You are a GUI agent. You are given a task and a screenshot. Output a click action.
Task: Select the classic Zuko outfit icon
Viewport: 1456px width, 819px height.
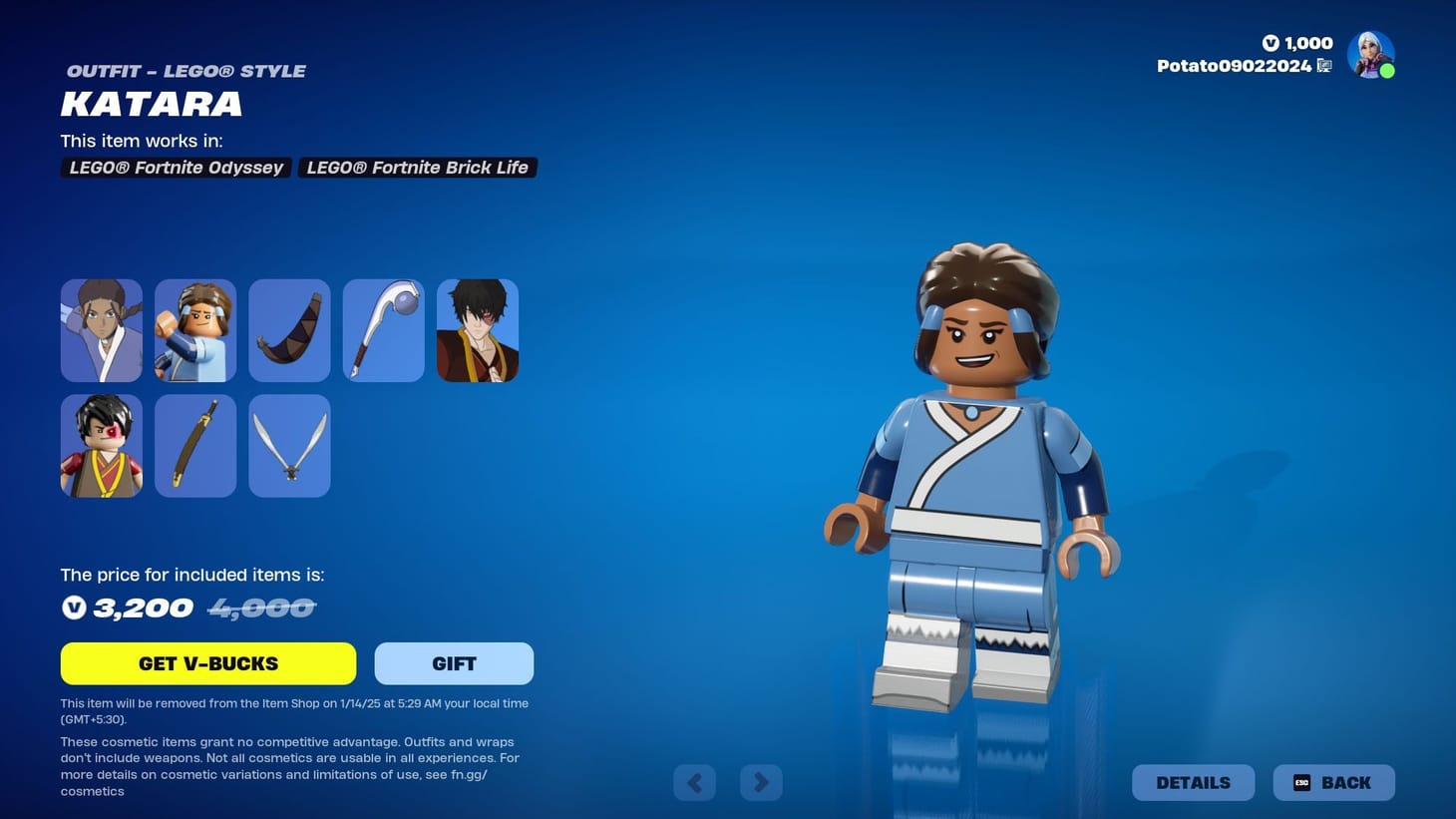point(478,330)
